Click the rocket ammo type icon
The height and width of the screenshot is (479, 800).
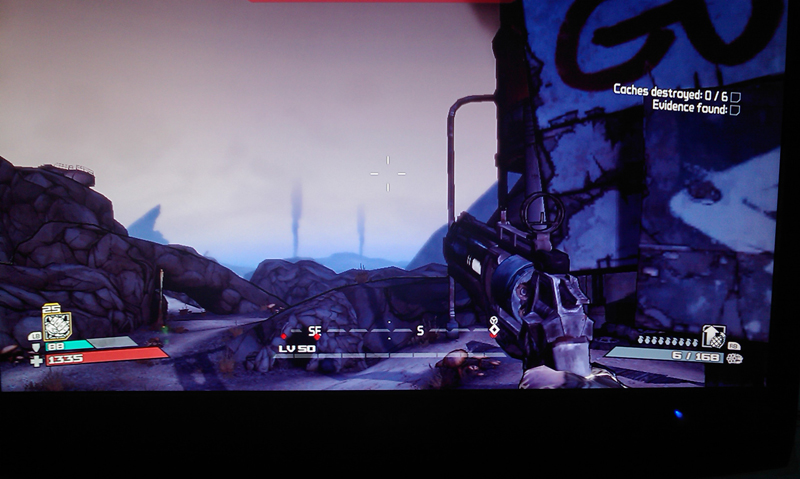click(734, 358)
